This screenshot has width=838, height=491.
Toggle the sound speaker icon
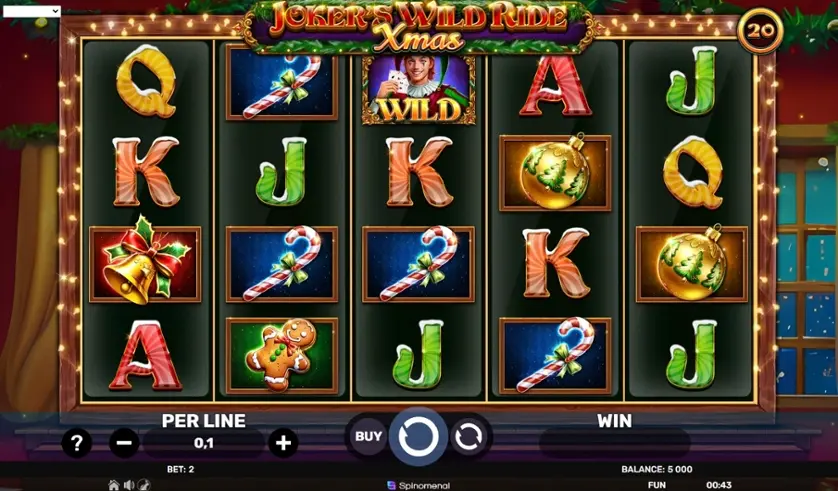click(x=129, y=485)
